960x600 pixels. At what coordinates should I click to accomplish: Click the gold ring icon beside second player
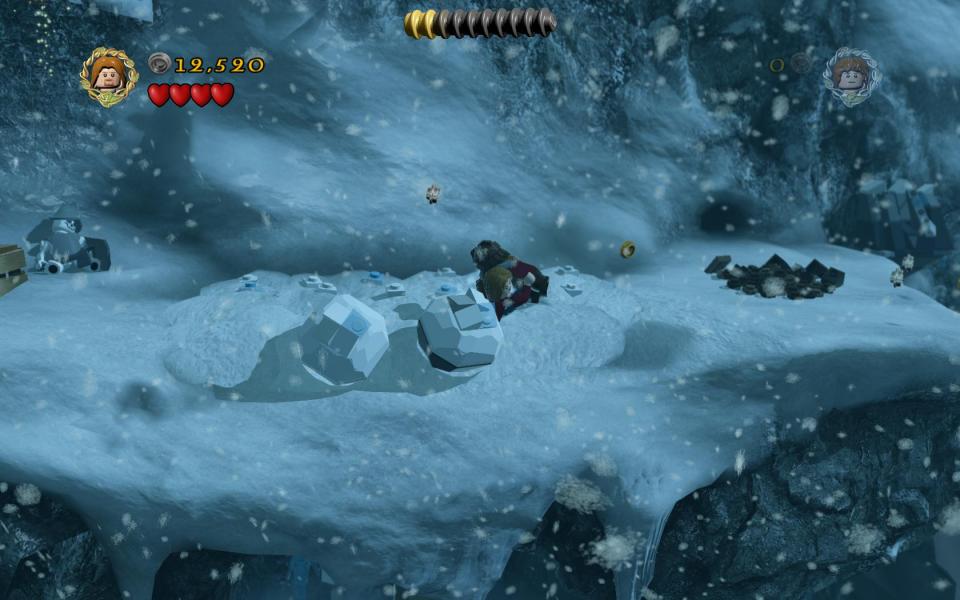pyautogui.click(x=777, y=65)
